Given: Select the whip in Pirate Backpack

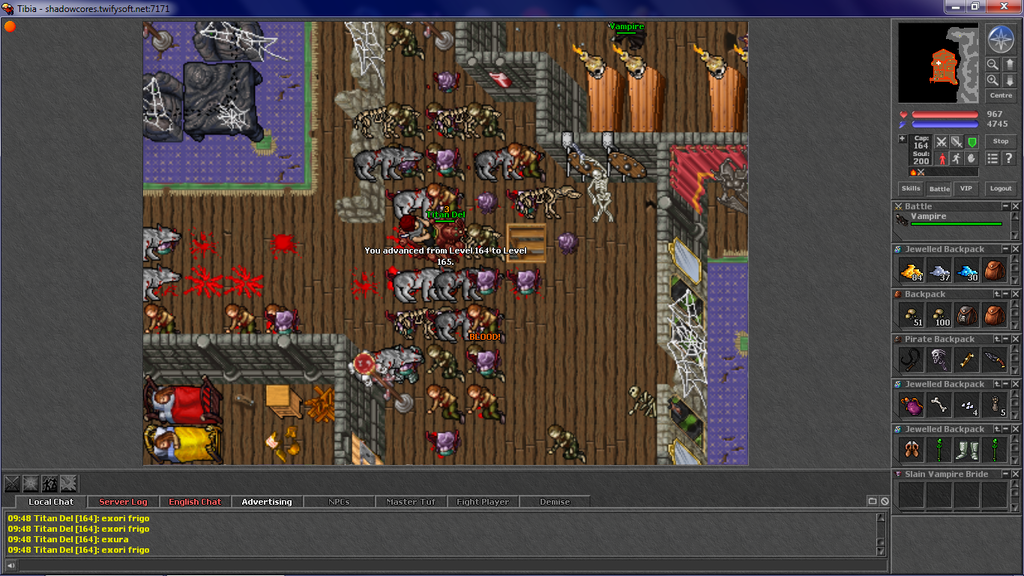Looking at the screenshot, I should pyautogui.click(x=911, y=360).
